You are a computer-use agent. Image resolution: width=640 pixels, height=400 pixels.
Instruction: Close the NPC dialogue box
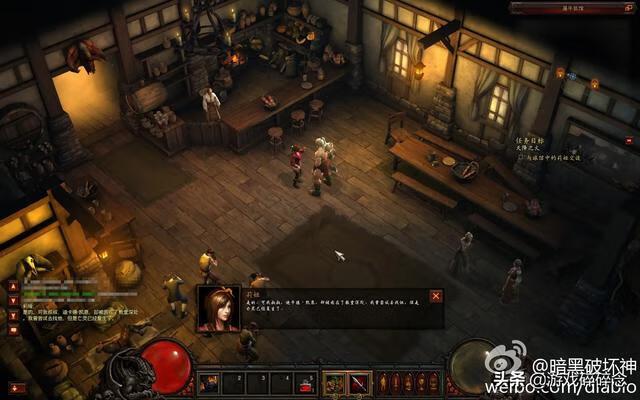click(x=435, y=296)
